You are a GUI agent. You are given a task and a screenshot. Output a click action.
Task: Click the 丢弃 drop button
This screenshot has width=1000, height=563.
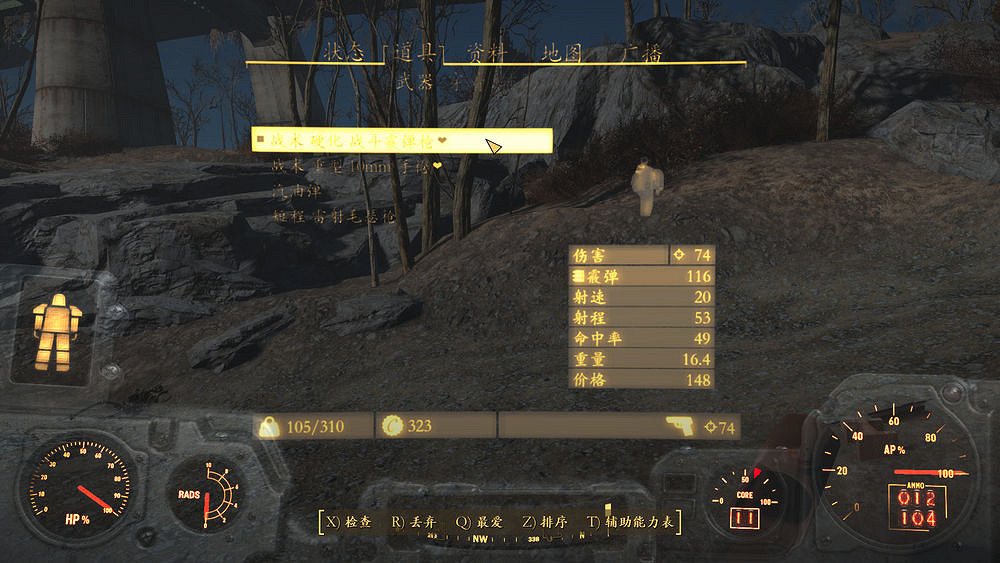(x=410, y=521)
